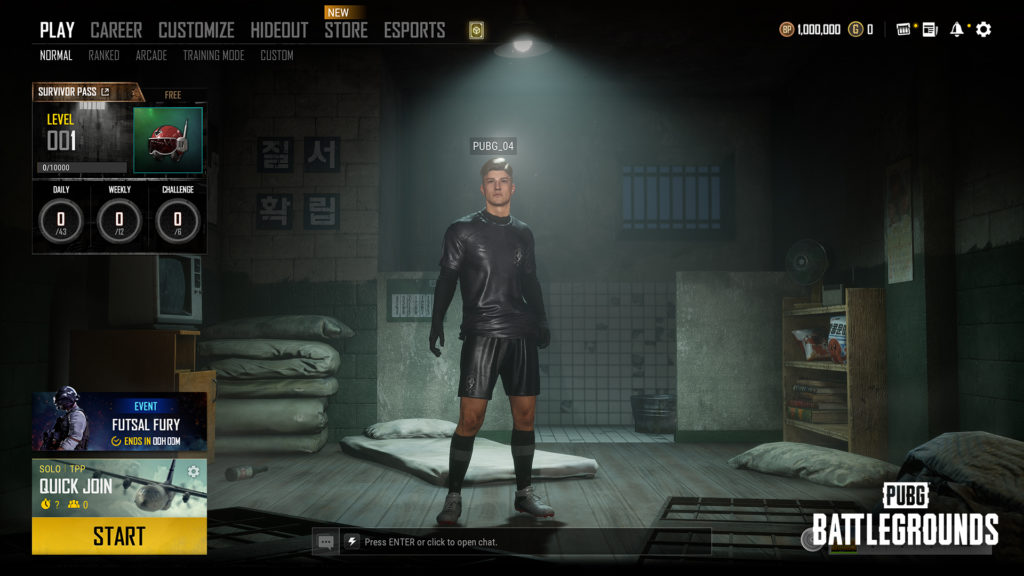Click the yellow START button
Viewport: 1024px width, 576px height.
(x=119, y=536)
